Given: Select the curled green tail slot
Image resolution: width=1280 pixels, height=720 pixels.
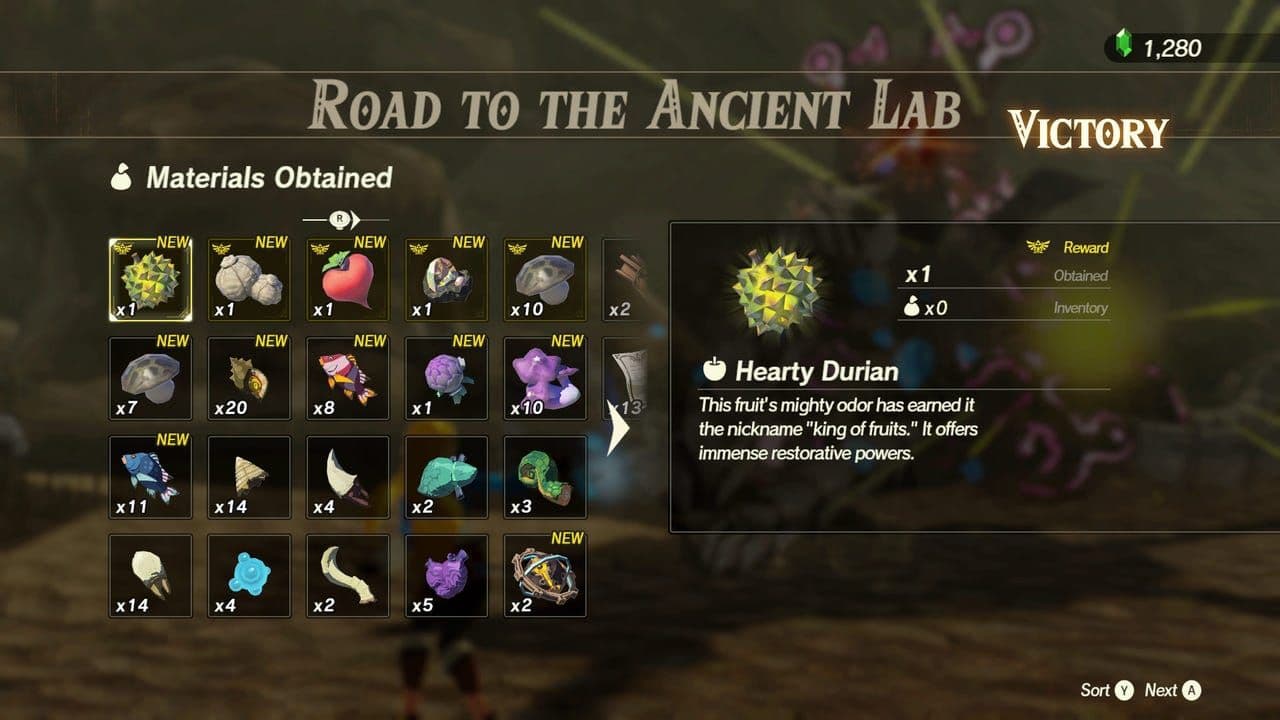Looking at the screenshot, I should click(x=545, y=477).
